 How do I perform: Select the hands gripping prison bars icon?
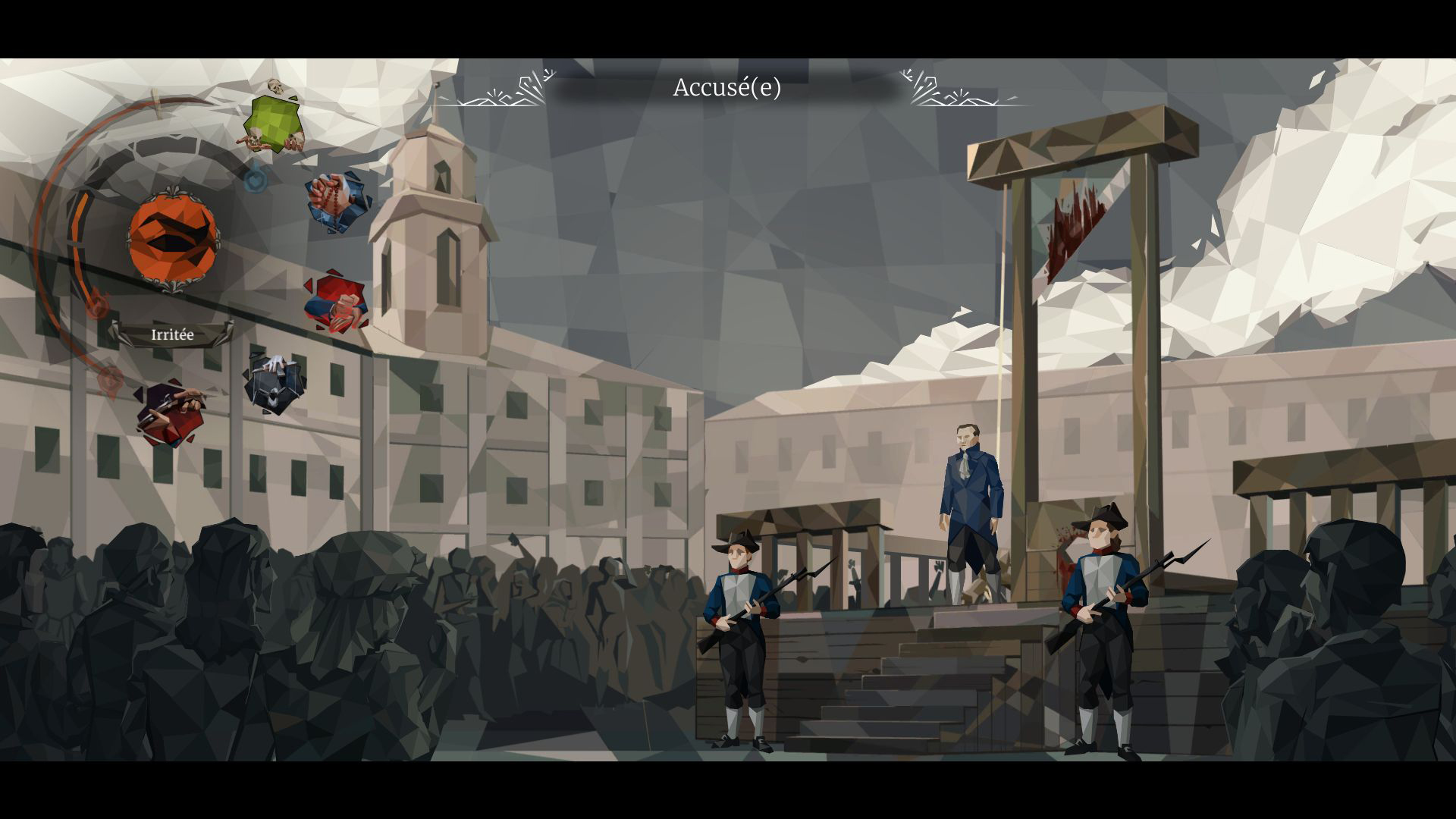pos(275,383)
